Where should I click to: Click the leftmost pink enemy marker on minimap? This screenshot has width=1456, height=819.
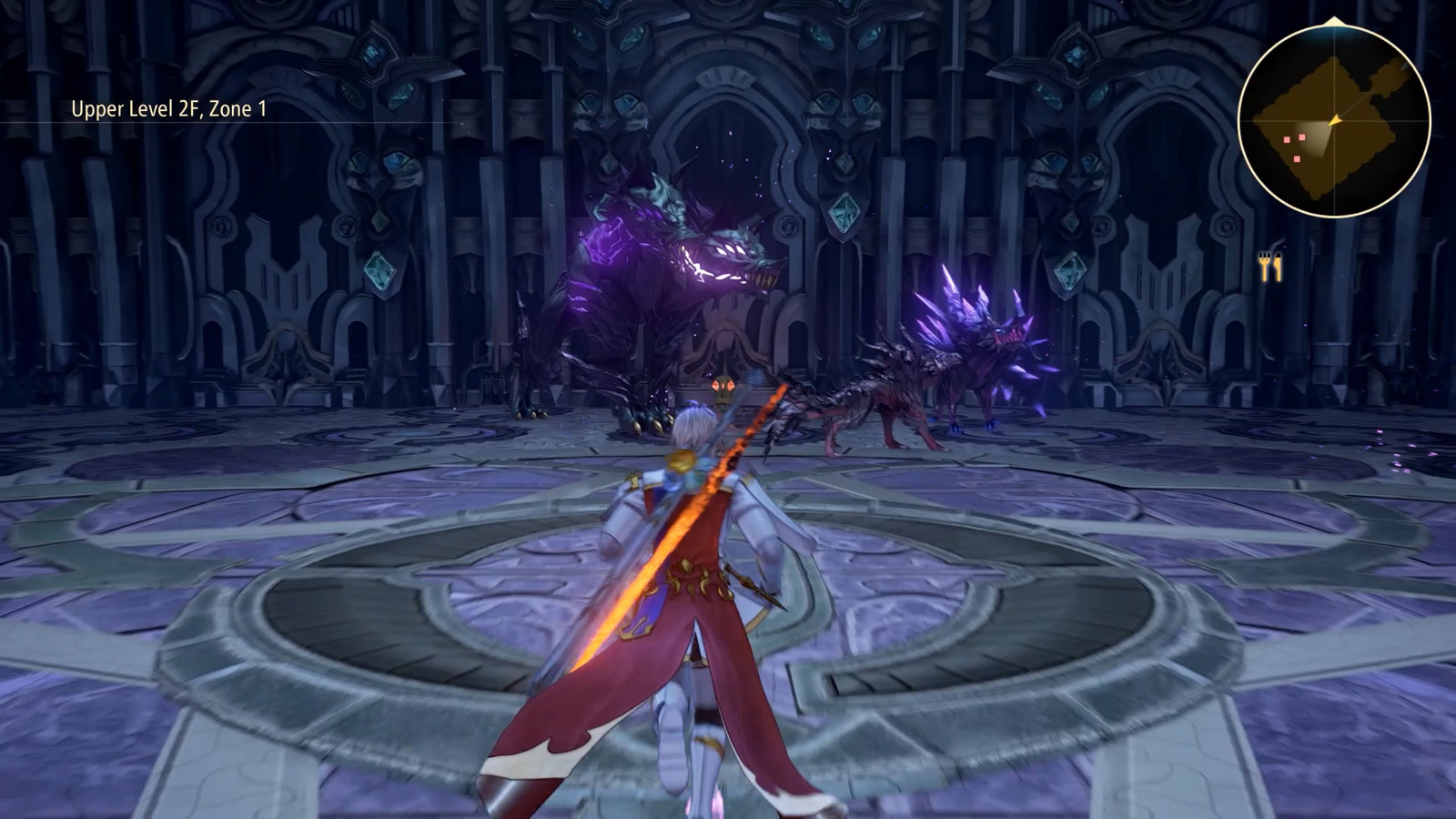[1286, 140]
